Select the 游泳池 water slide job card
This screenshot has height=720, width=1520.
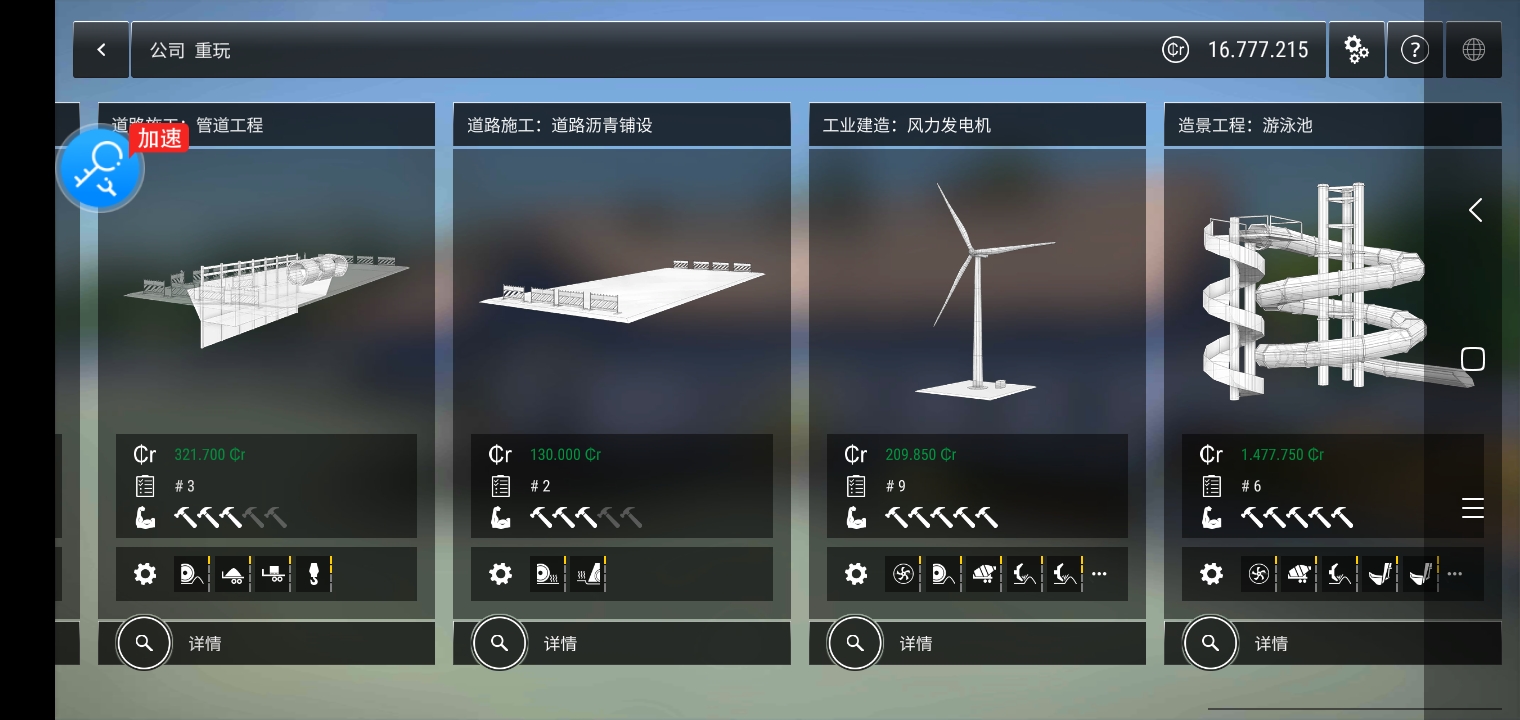(x=1320, y=290)
